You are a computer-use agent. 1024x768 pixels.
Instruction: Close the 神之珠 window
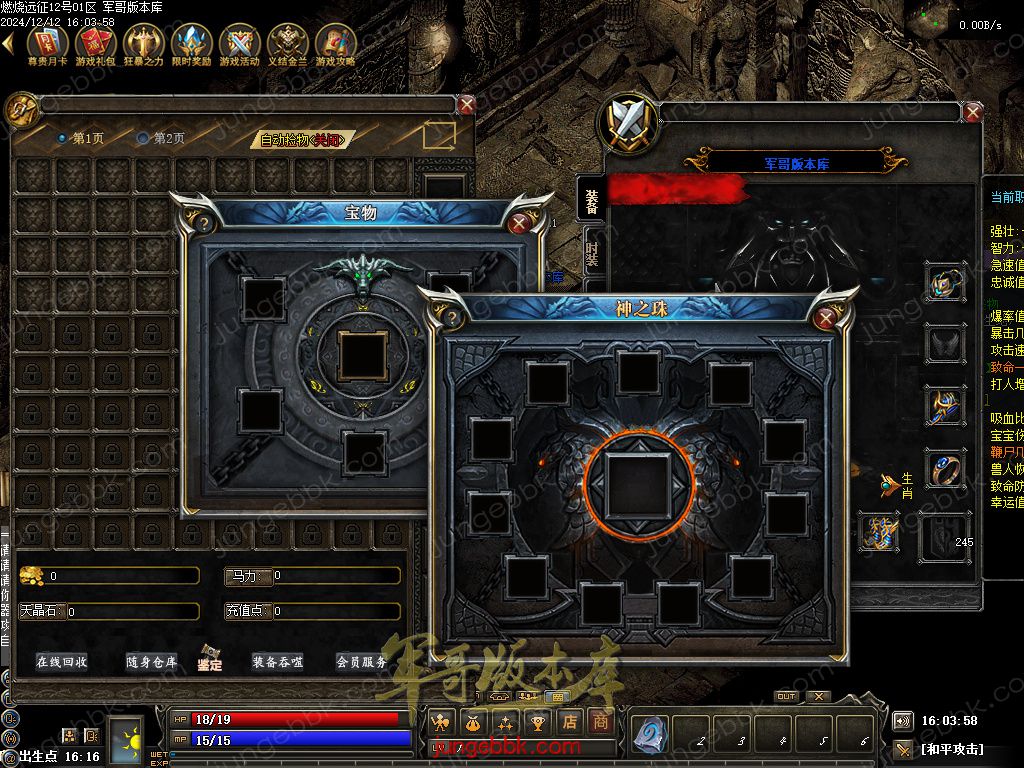point(826,319)
